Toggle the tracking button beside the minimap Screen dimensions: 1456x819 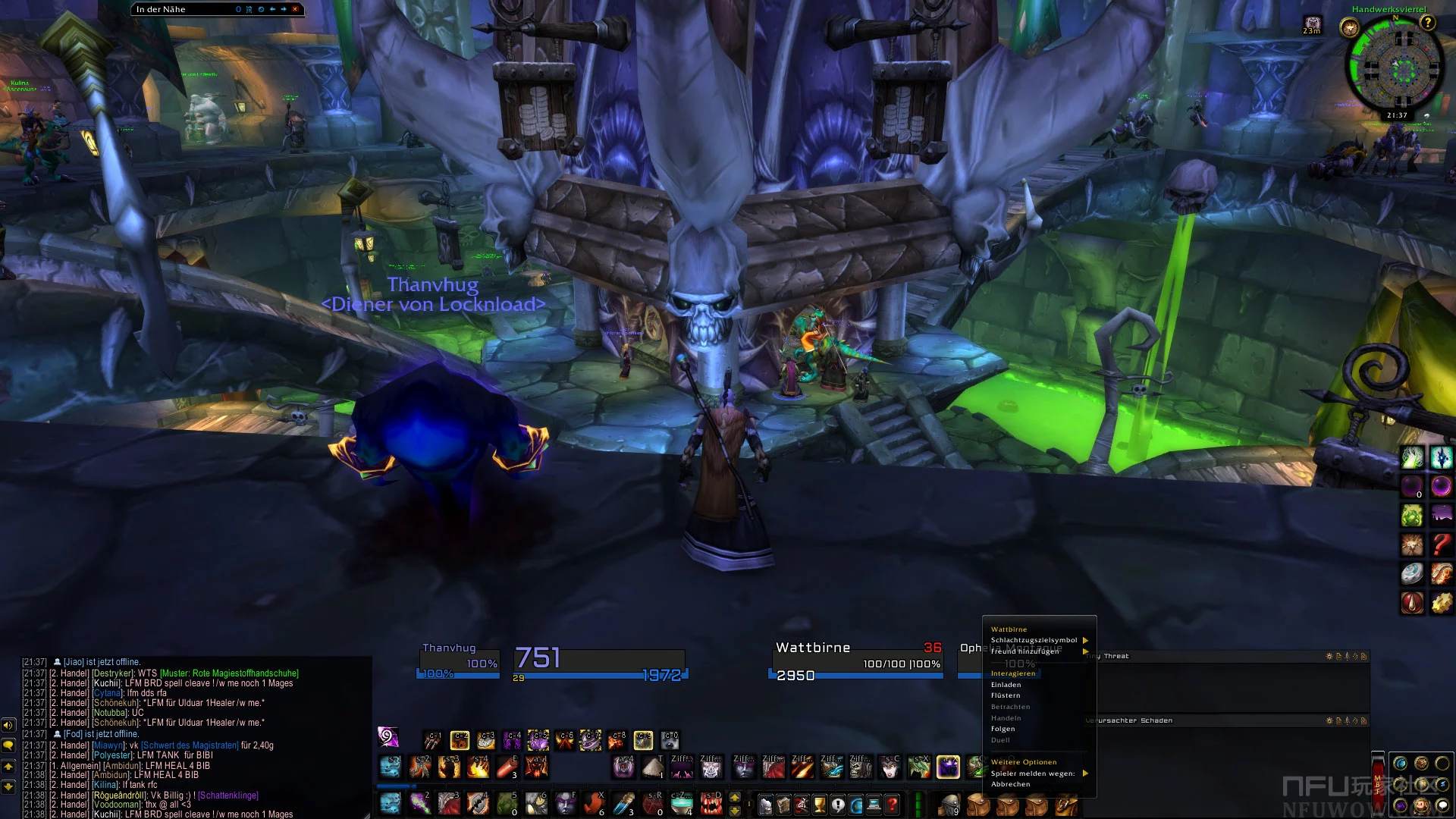tap(1349, 29)
